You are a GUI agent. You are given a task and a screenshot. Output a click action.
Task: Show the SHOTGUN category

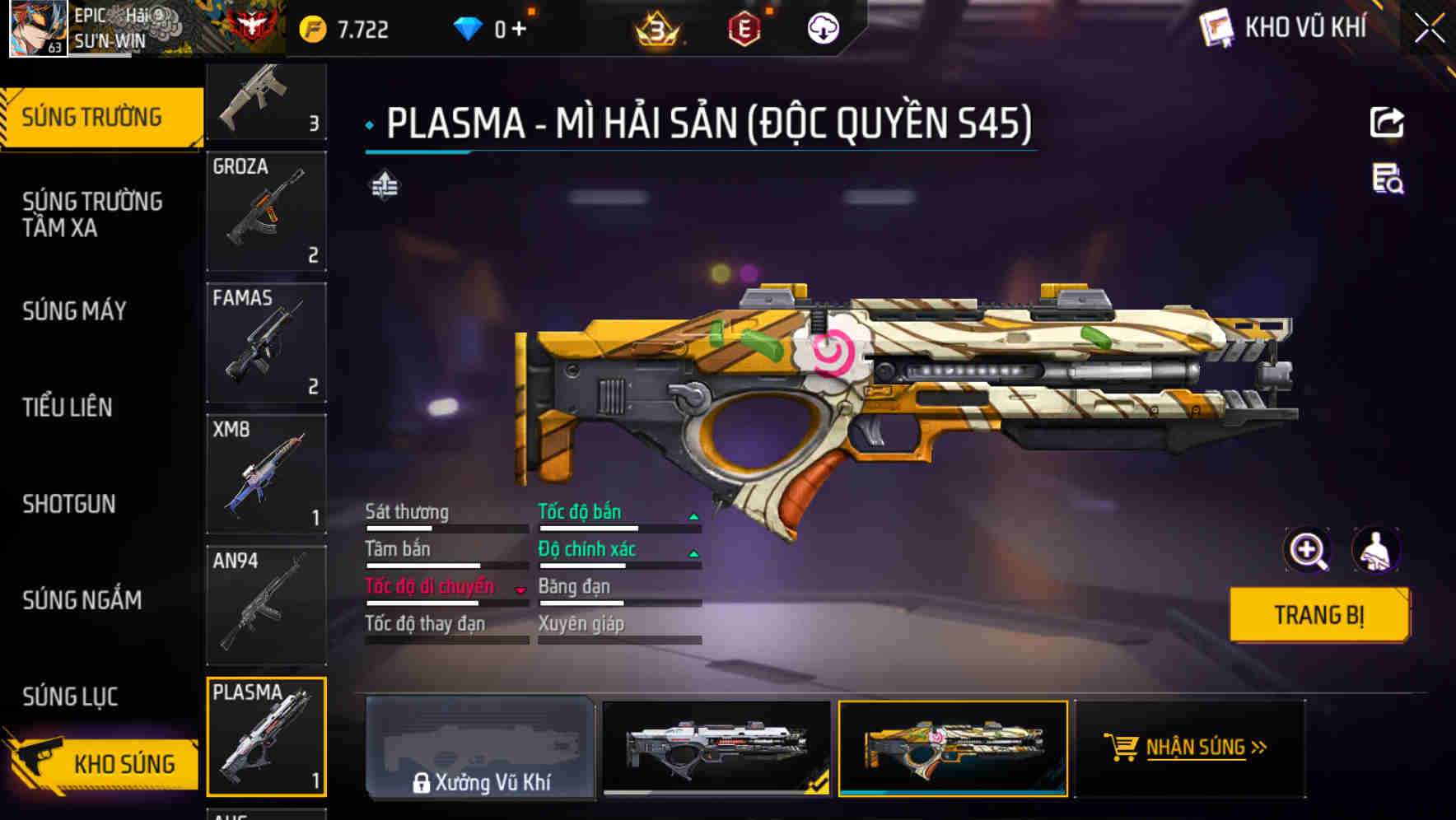click(69, 504)
